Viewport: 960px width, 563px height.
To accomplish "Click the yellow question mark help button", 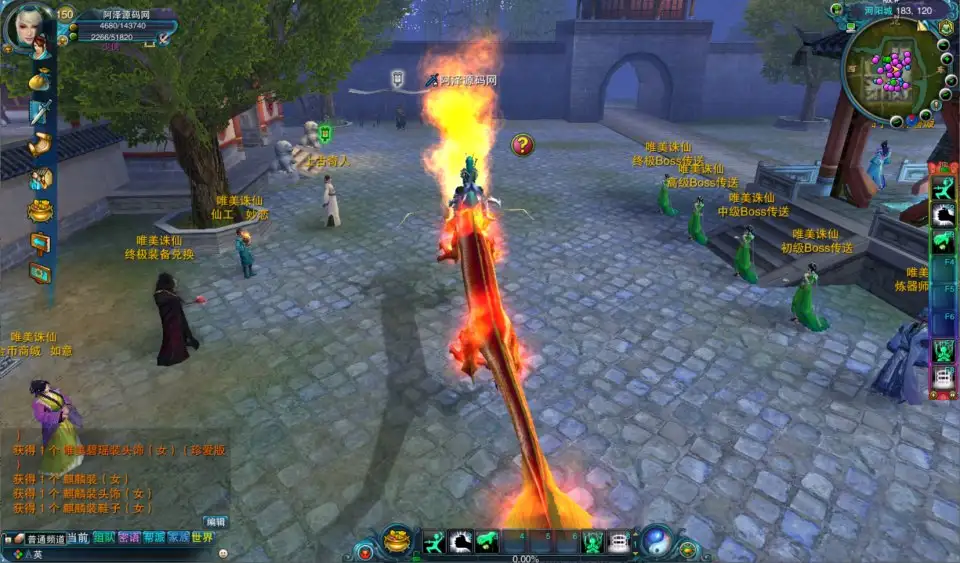I will (522, 145).
